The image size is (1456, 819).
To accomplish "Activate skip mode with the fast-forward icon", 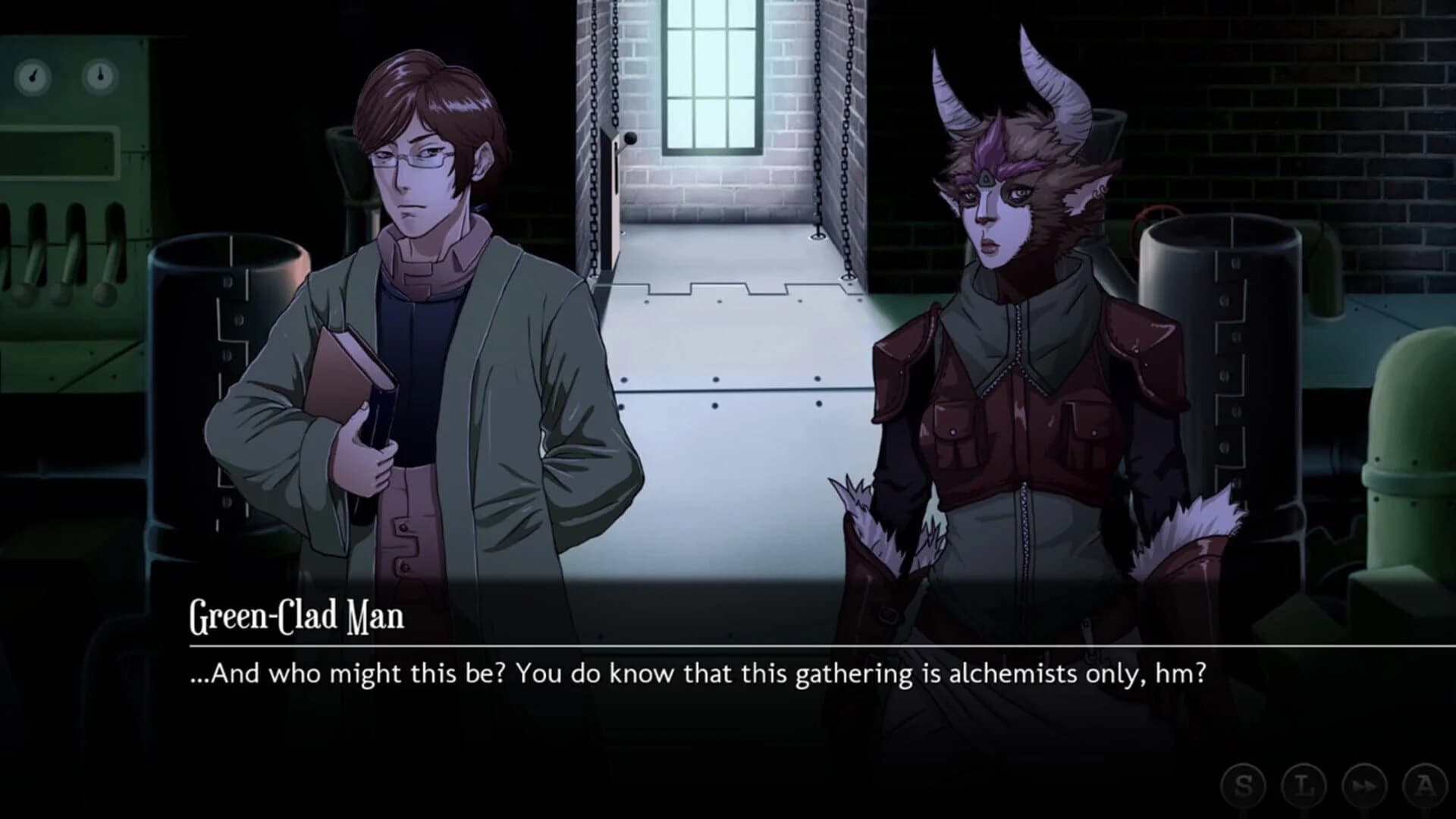I will 1363,785.
